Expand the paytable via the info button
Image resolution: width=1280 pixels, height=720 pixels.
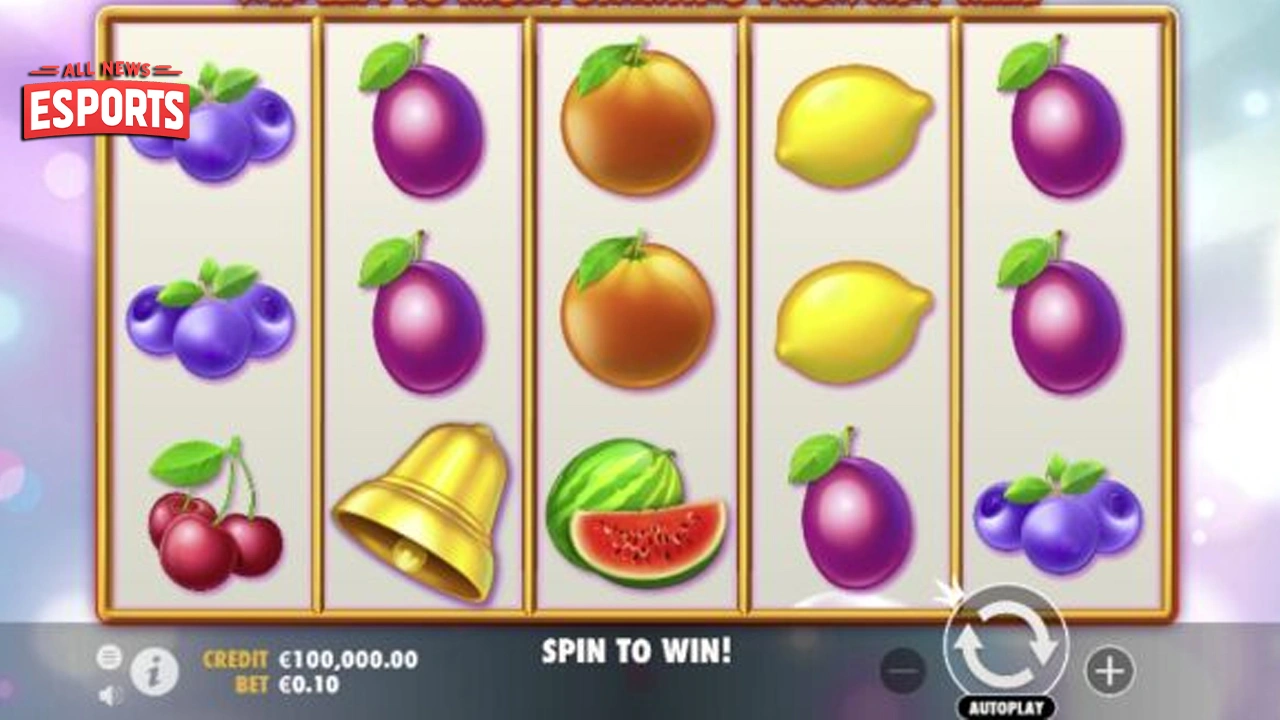pos(152,670)
